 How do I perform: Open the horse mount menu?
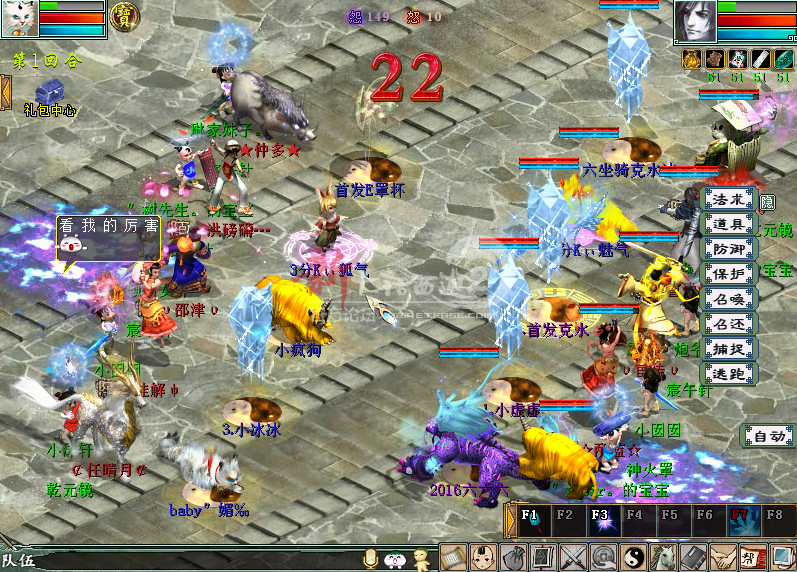pos(664,557)
